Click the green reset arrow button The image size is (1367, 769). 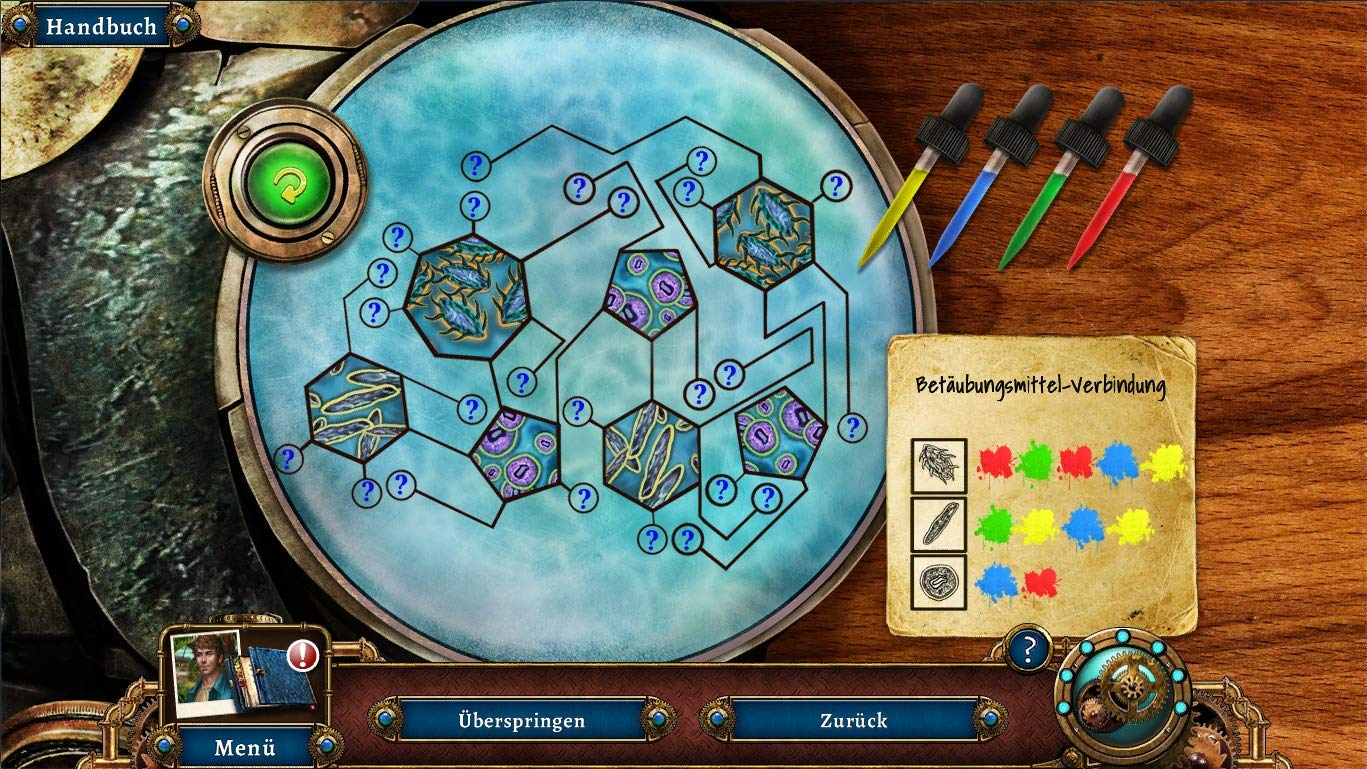click(x=286, y=184)
